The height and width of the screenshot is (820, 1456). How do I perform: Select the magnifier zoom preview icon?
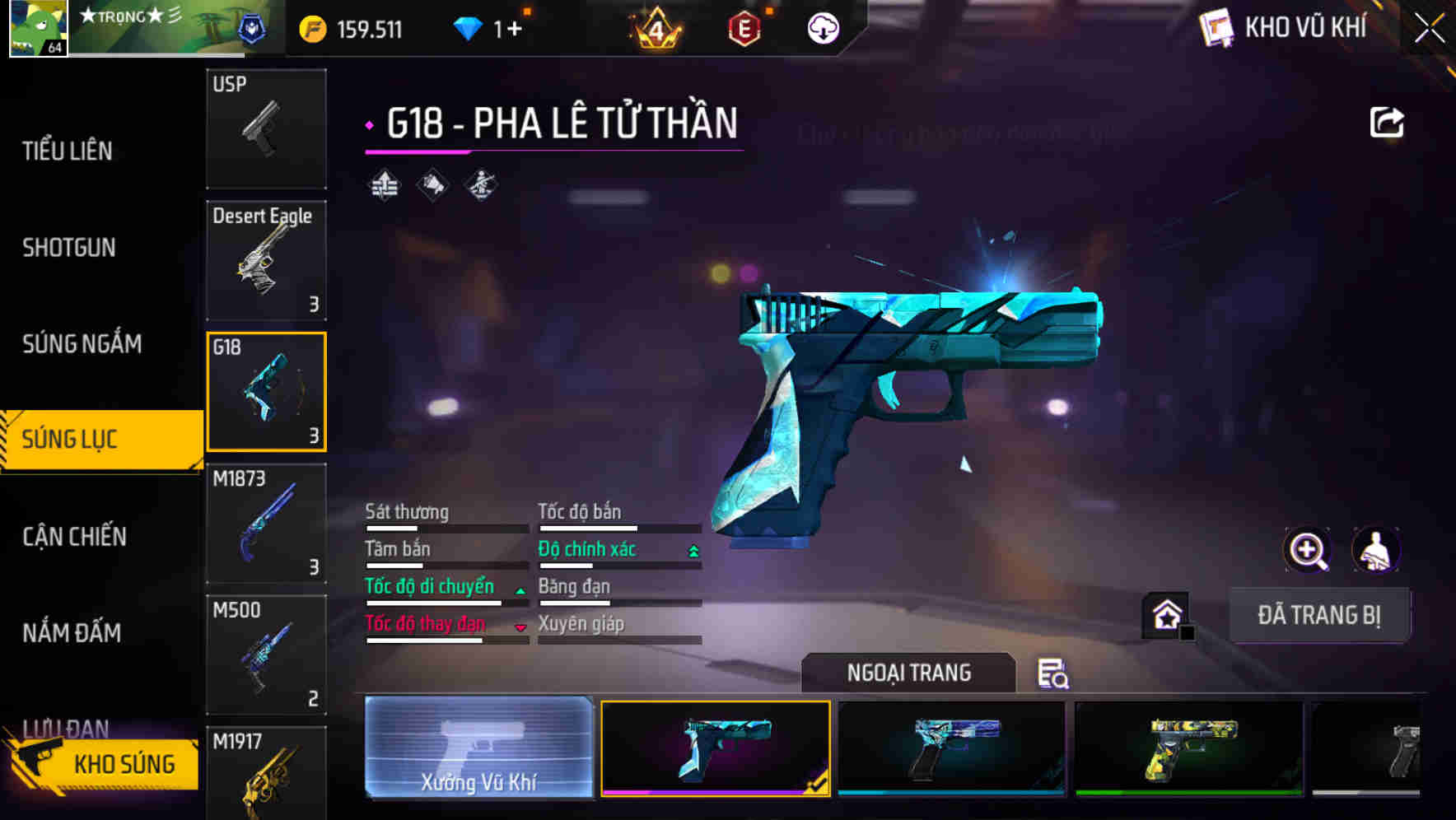click(x=1309, y=550)
